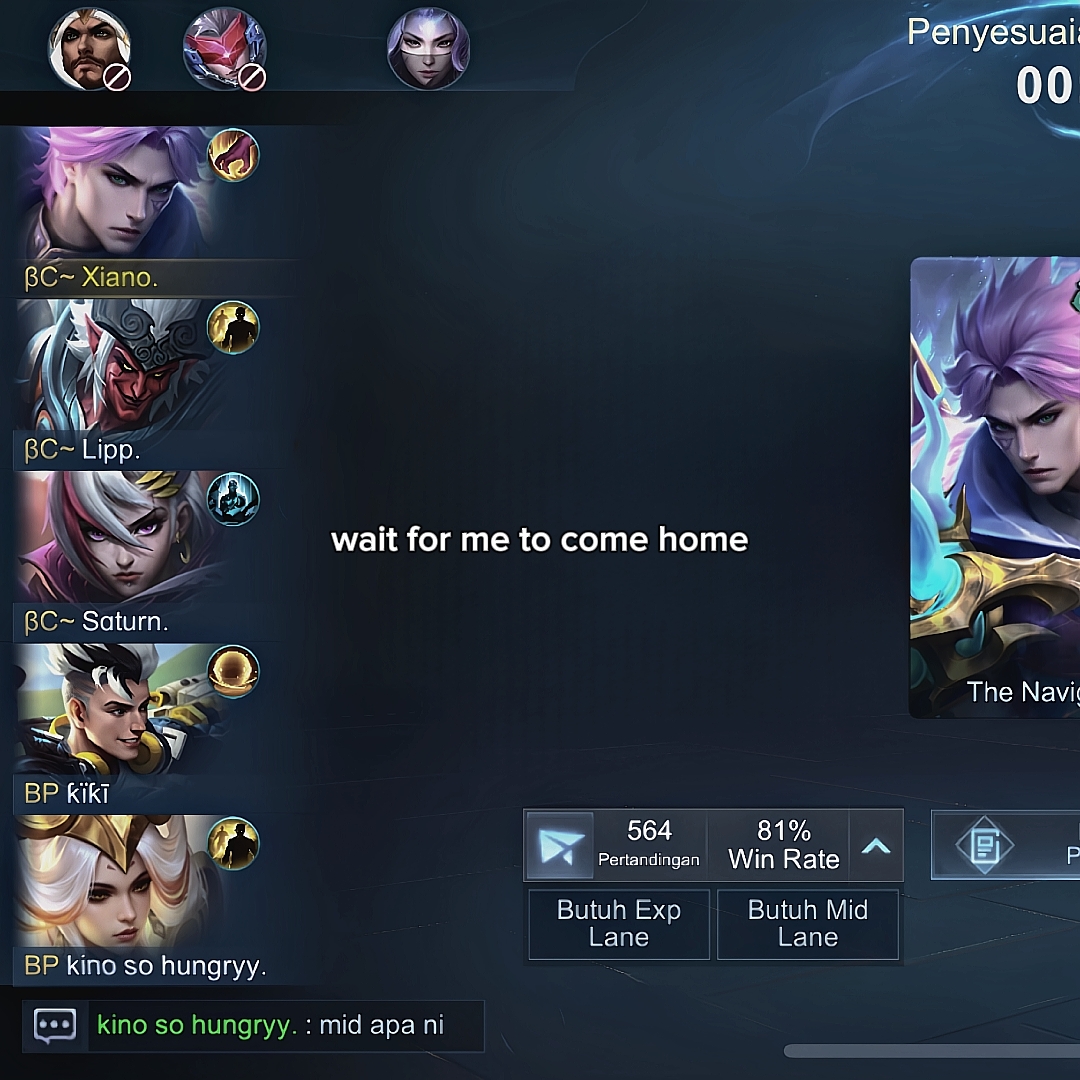Screen dimensions: 1080x1080
Task: Click the purple-haired masked hero portrait at top
Action: 428,48
